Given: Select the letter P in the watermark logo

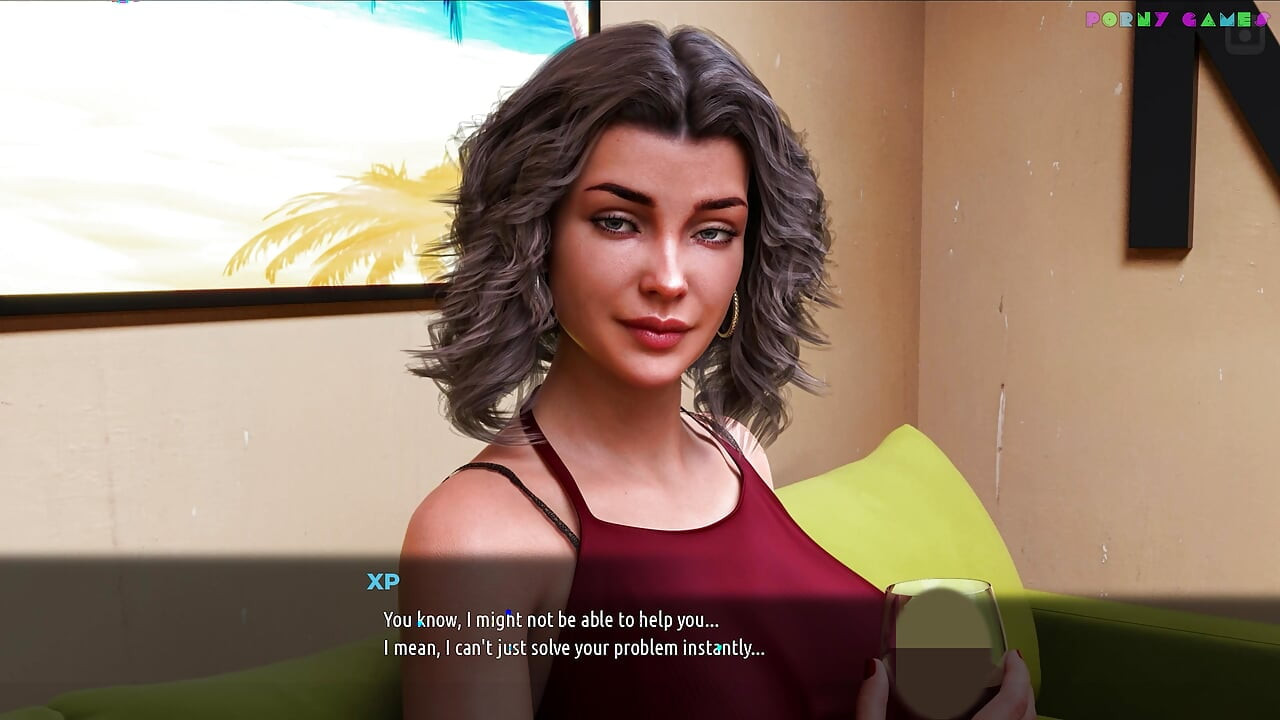Looking at the screenshot, I should point(1090,19).
